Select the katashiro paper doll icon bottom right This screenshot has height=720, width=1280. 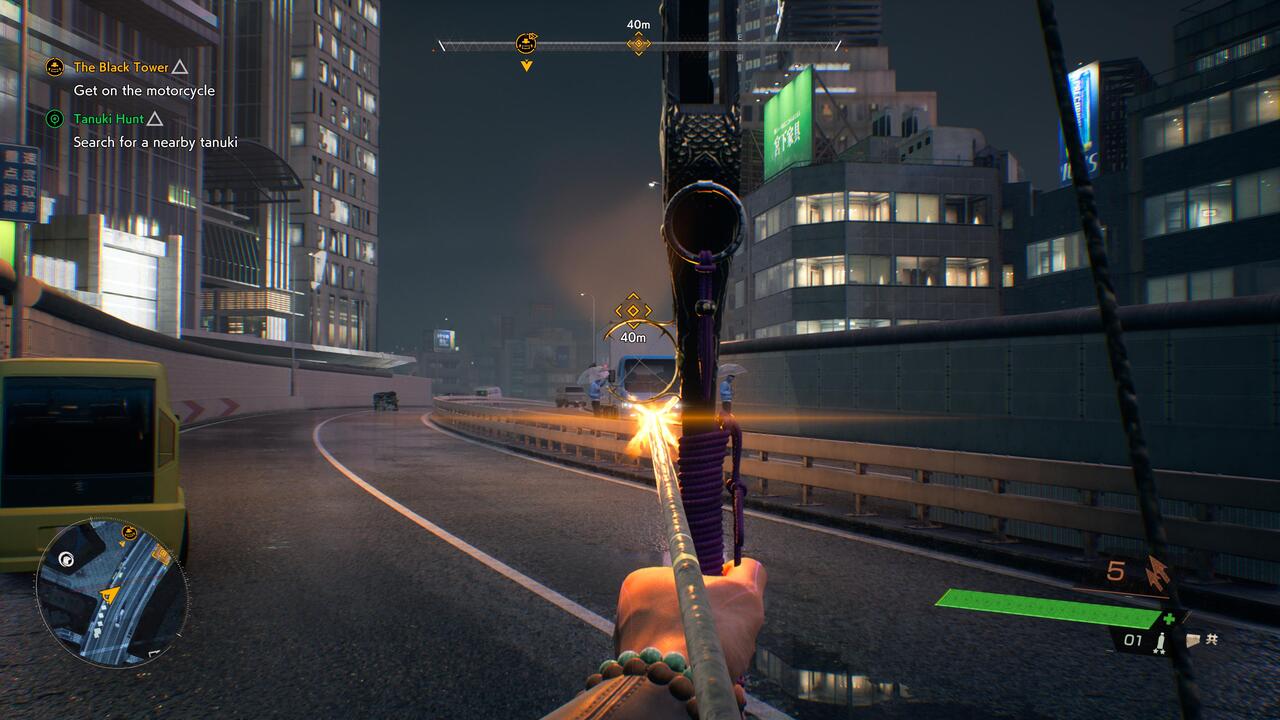pyautogui.click(x=1194, y=641)
